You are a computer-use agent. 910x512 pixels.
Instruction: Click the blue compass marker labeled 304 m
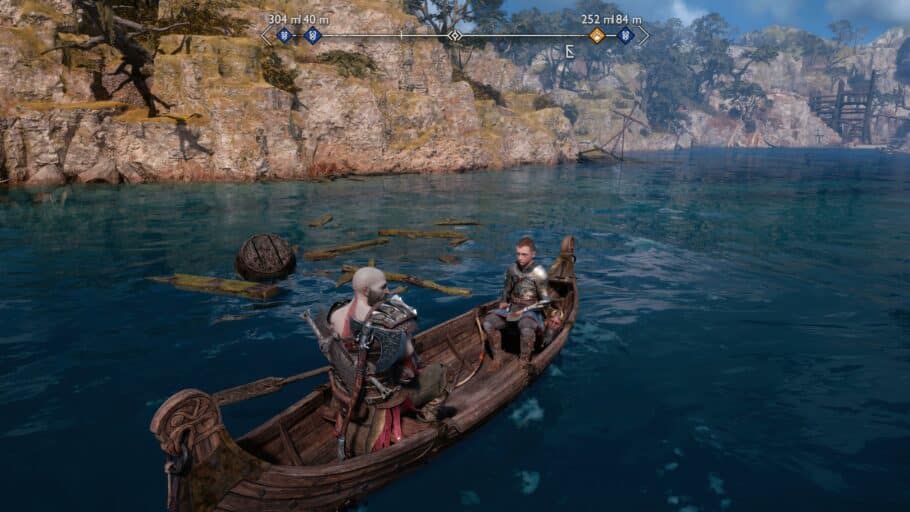point(284,36)
